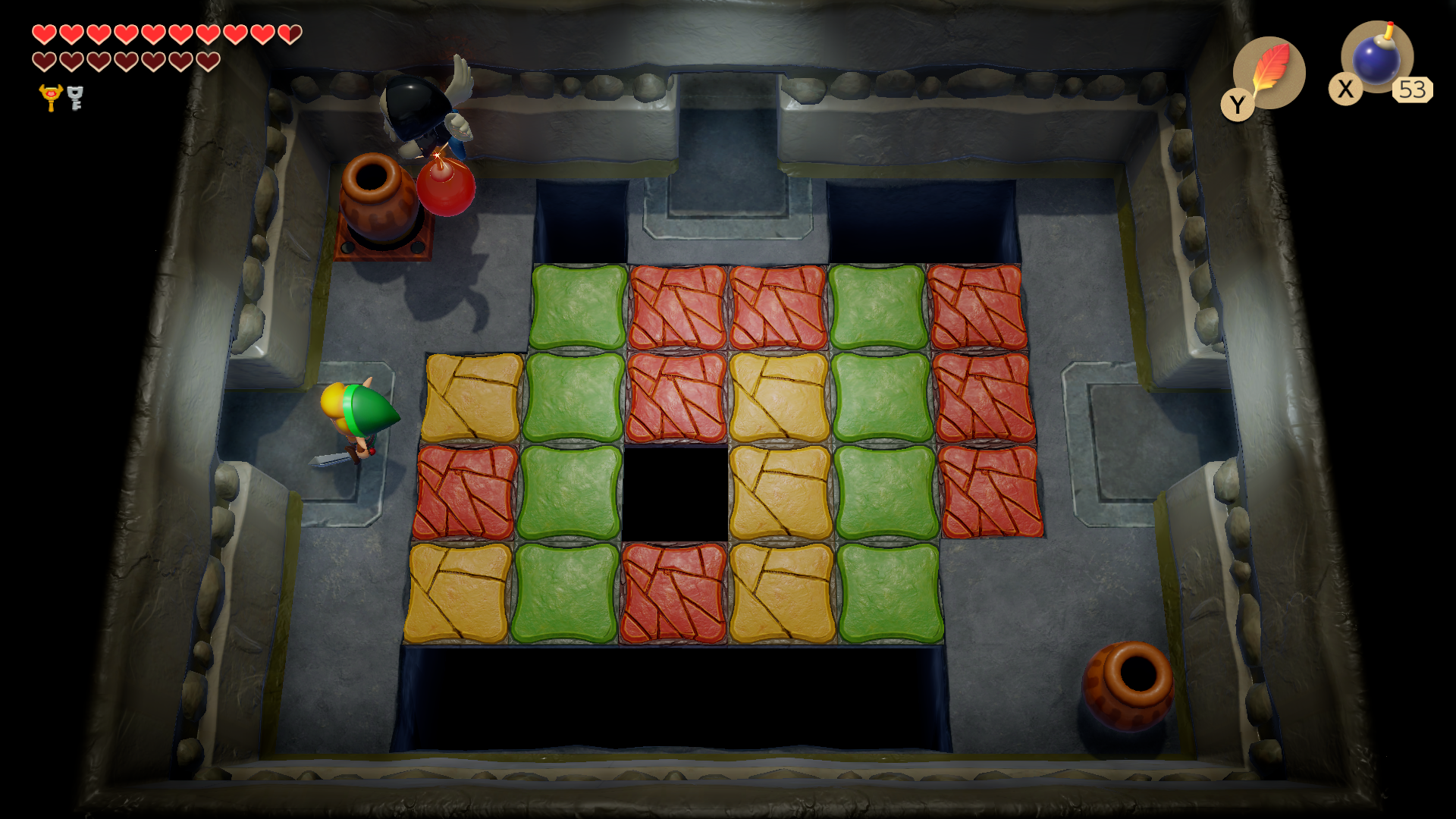The image size is (1456, 819).
Task: Select the Roc's Feather item slot
Action: click(x=1269, y=73)
